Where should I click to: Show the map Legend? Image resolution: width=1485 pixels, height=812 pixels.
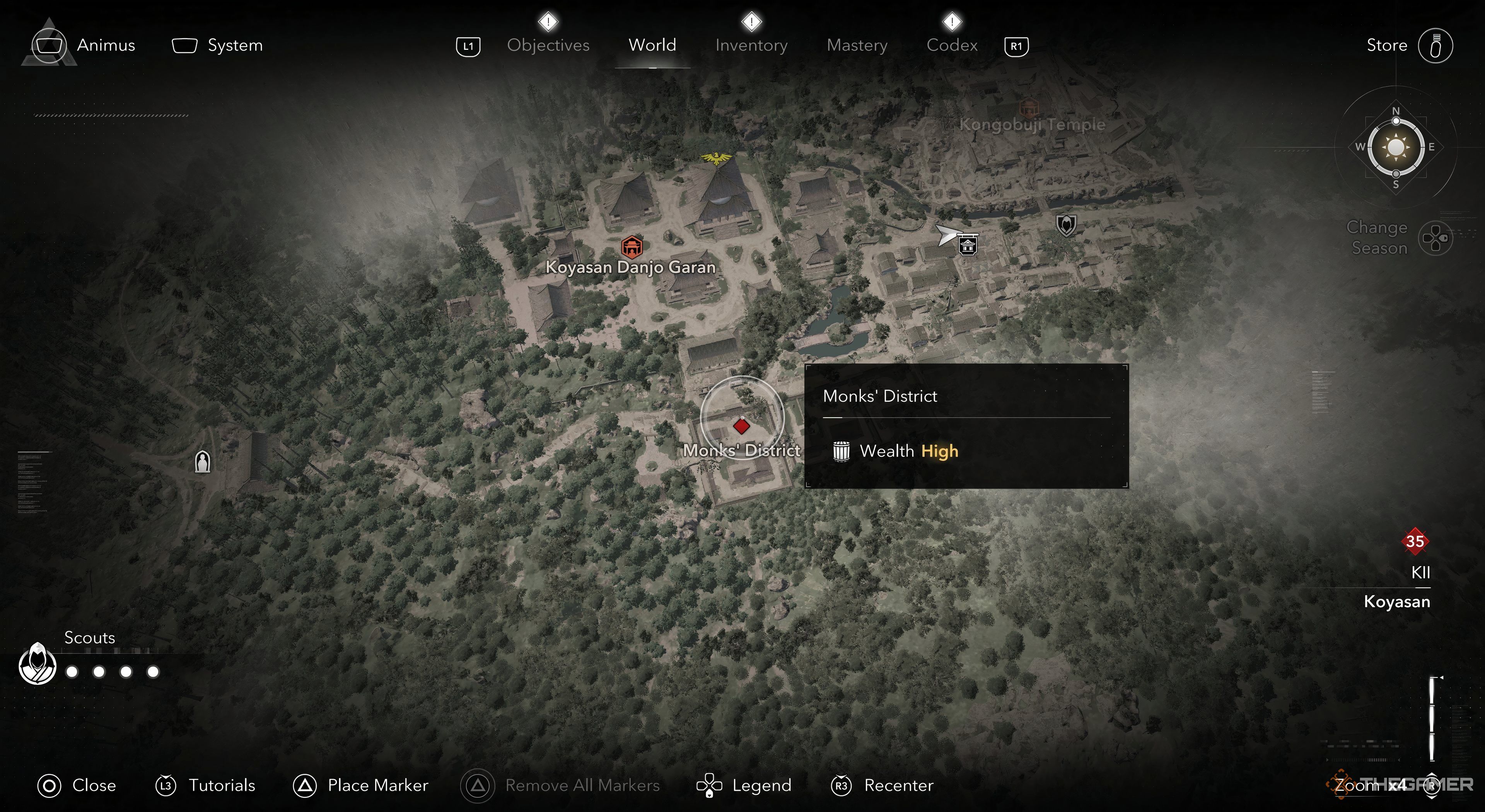pos(744,785)
